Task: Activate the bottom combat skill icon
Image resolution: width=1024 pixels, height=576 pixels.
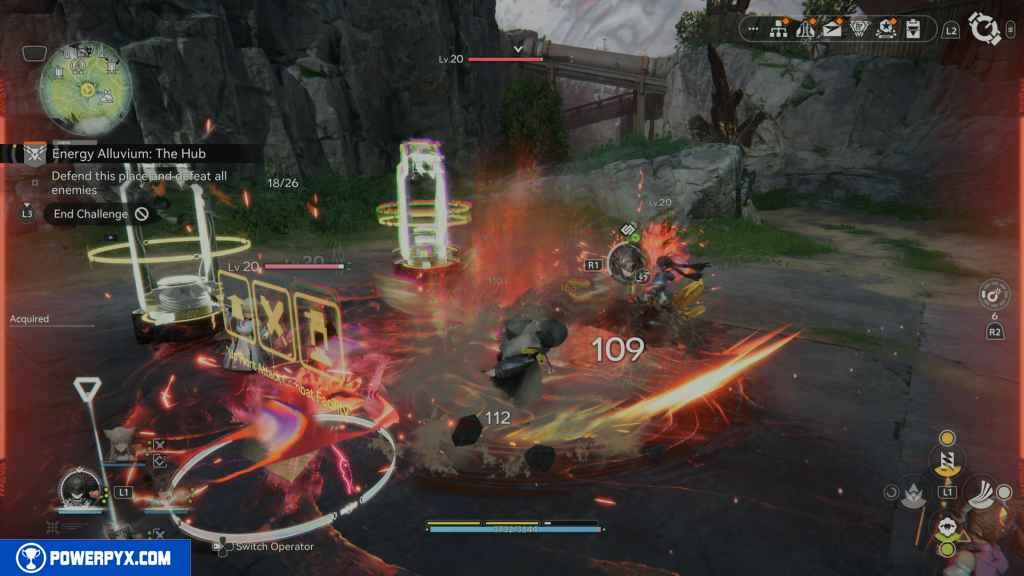Action: click(x=947, y=528)
